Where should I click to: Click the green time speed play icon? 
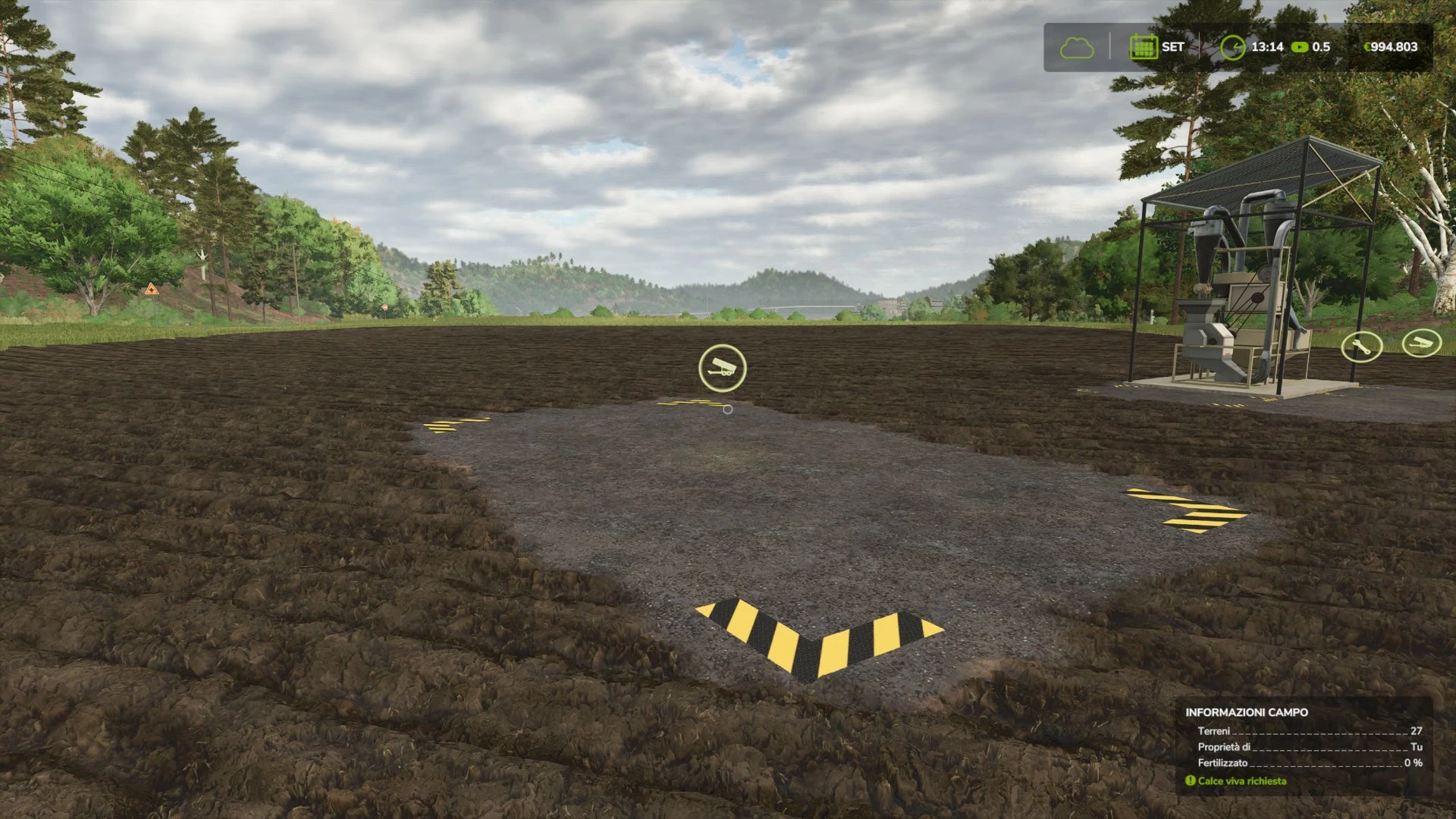tap(1300, 47)
